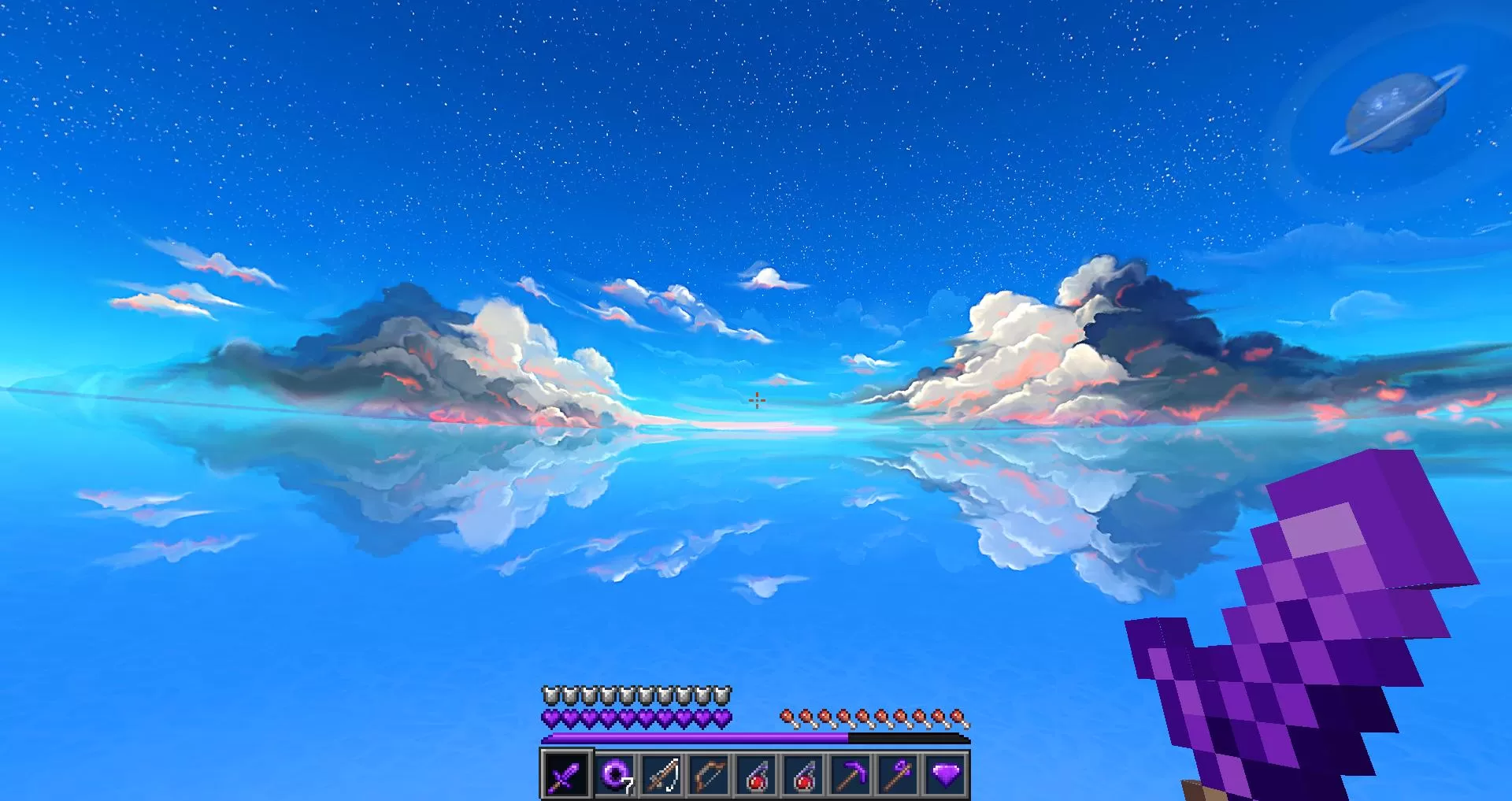1512x801 pixels.
Task: Click the filled portion of the purple XP bar
Action: point(693,740)
